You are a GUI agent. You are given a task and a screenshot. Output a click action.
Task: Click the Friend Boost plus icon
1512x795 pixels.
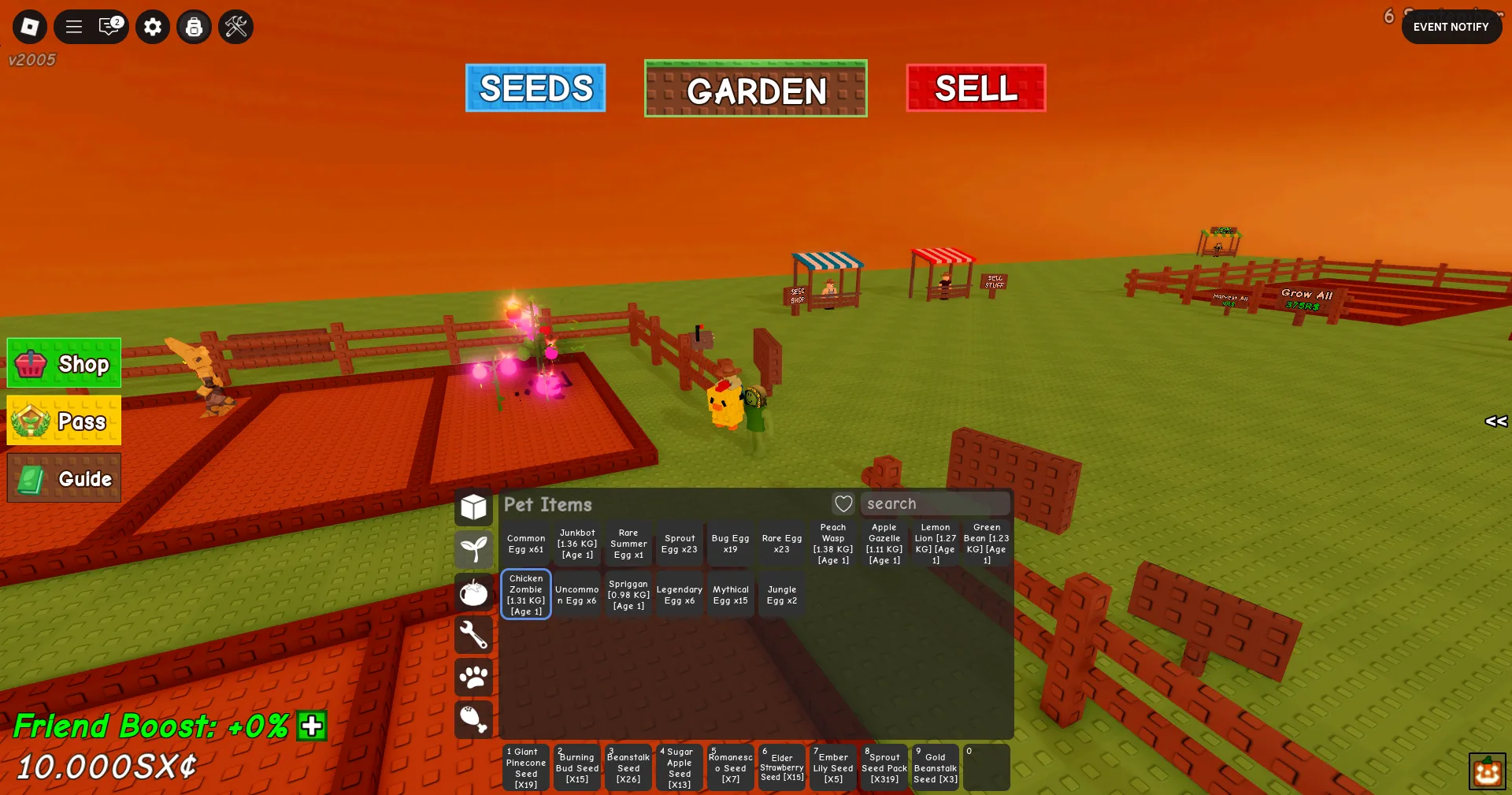tap(312, 727)
